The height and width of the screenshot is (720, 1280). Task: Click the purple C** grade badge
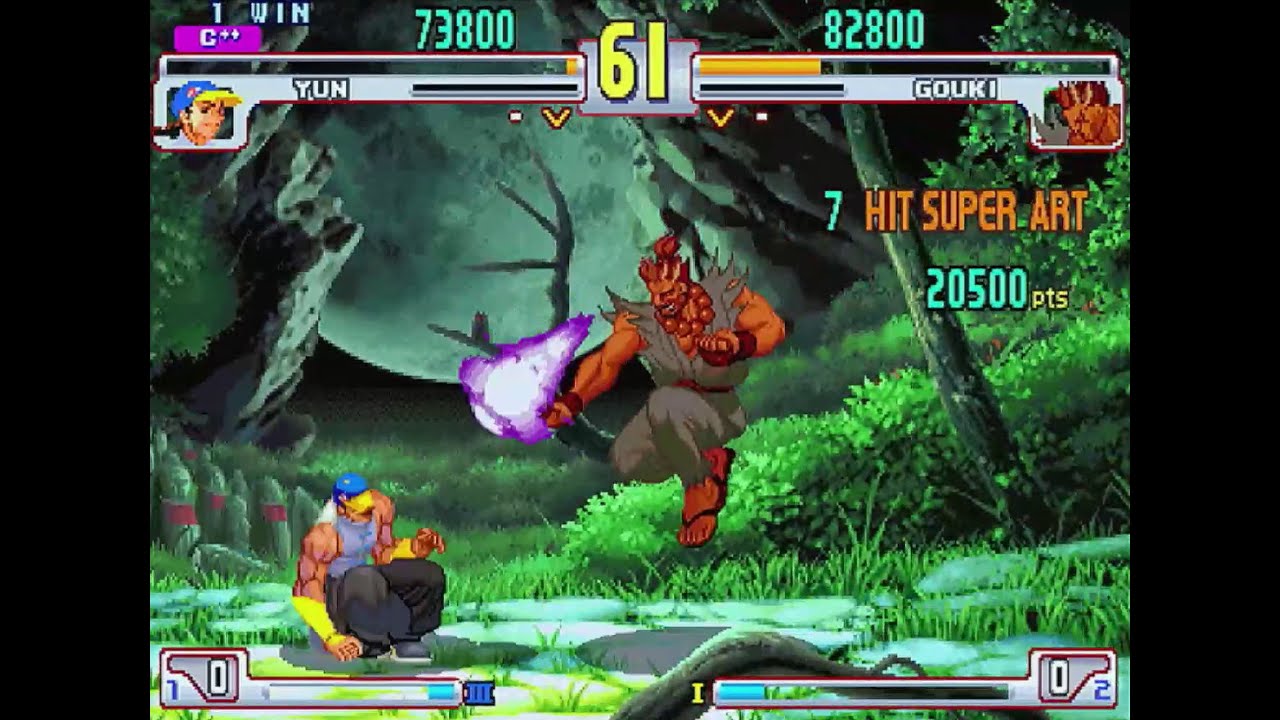coord(217,39)
